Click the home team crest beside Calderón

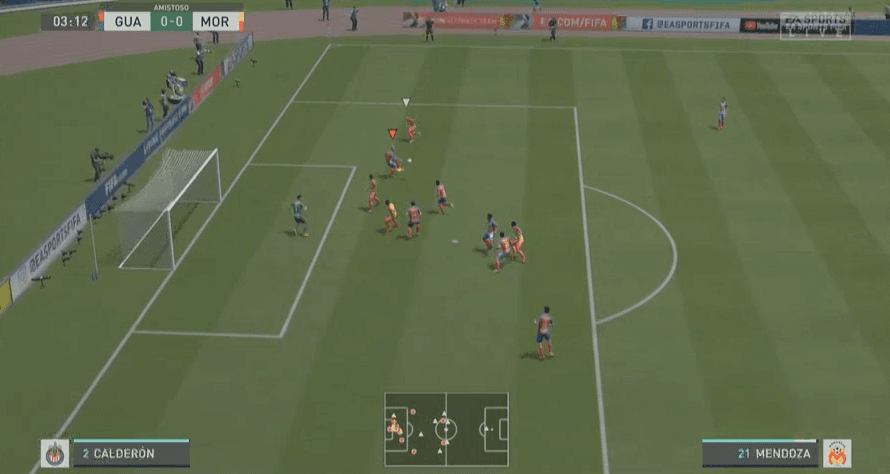point(55,454)
